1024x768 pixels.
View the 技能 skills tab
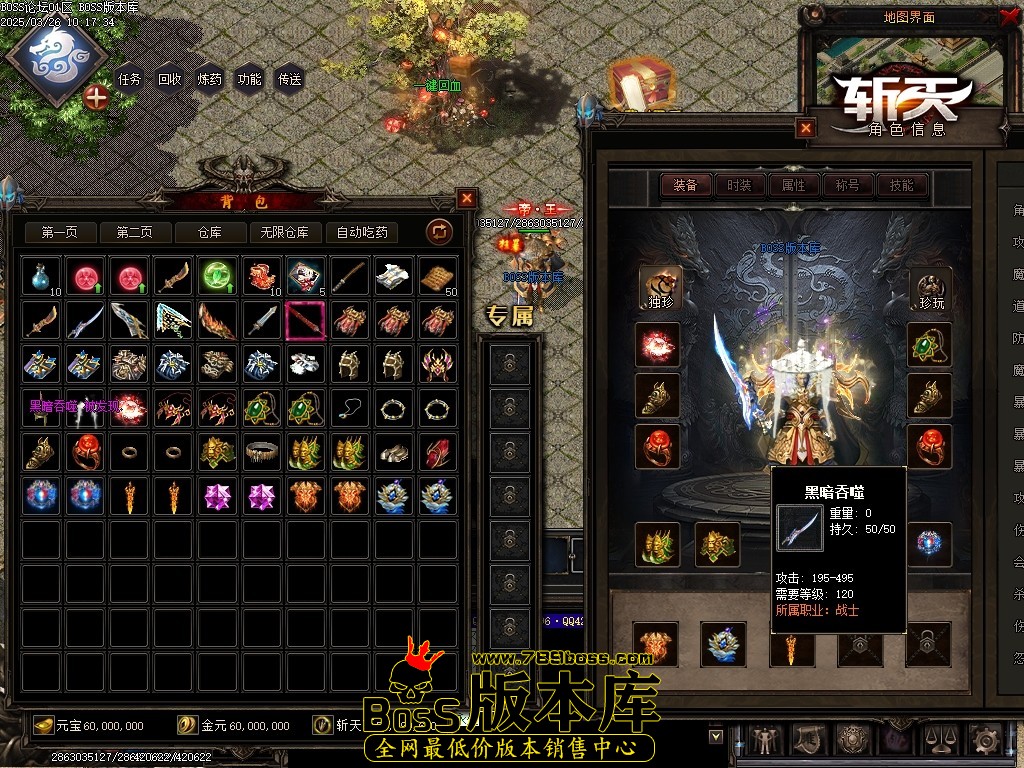point(901,185)
